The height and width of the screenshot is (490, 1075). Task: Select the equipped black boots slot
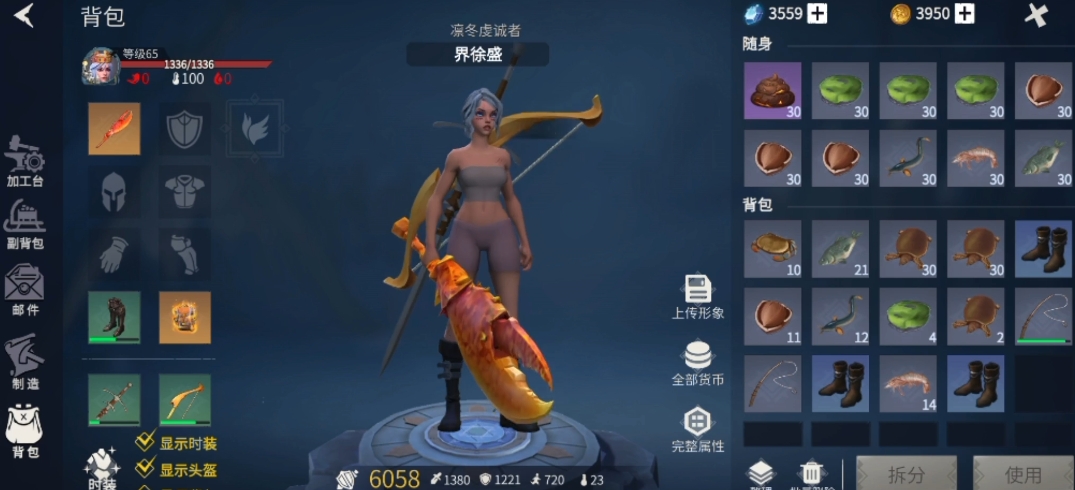point(113,317)
